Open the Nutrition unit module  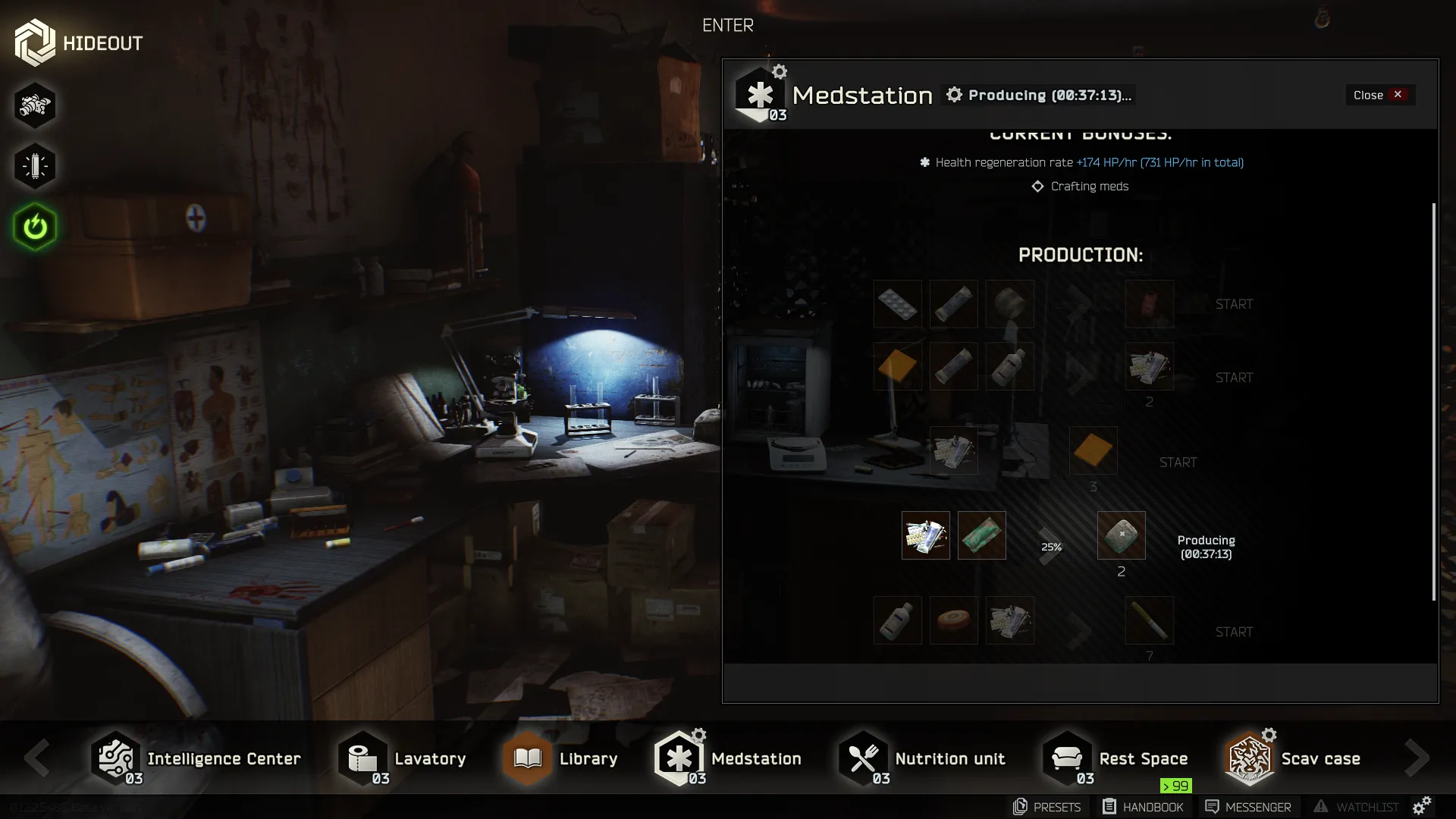click(922, 758)
